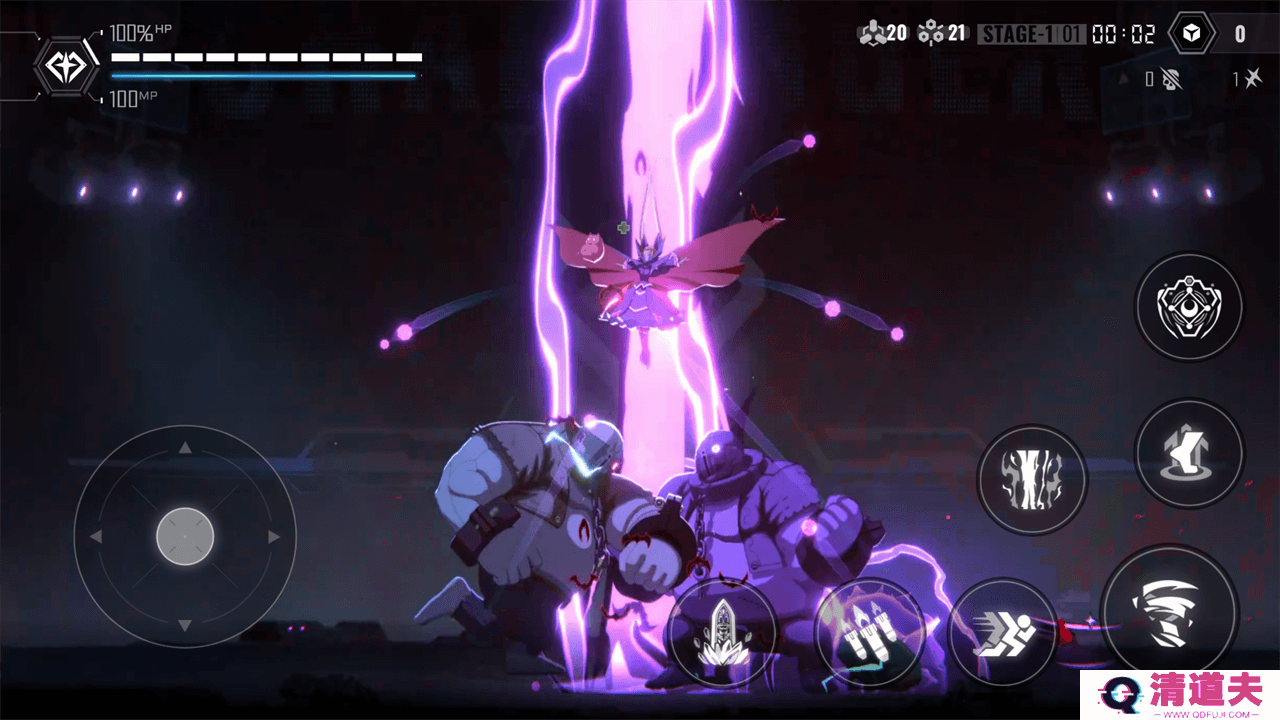Activate the crystal sword lotus skill
Viewport: 1280px width, 720px height.
(722, 632)
